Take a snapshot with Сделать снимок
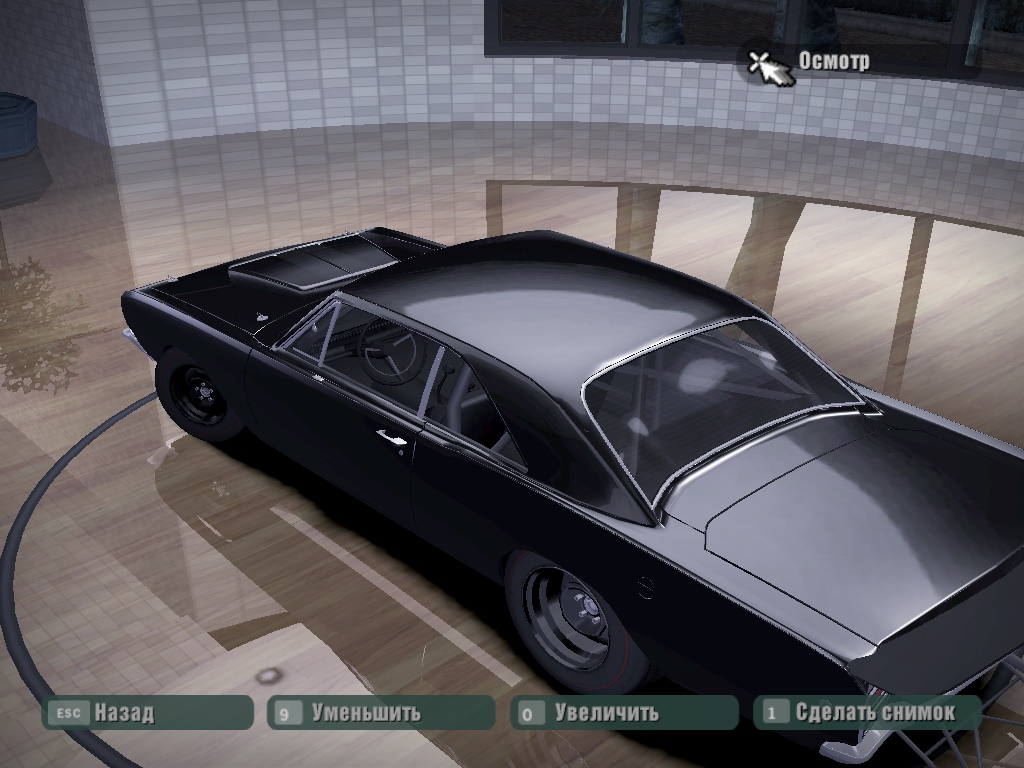This screenshot has height=768, width=1024. (x=867, y=713)
